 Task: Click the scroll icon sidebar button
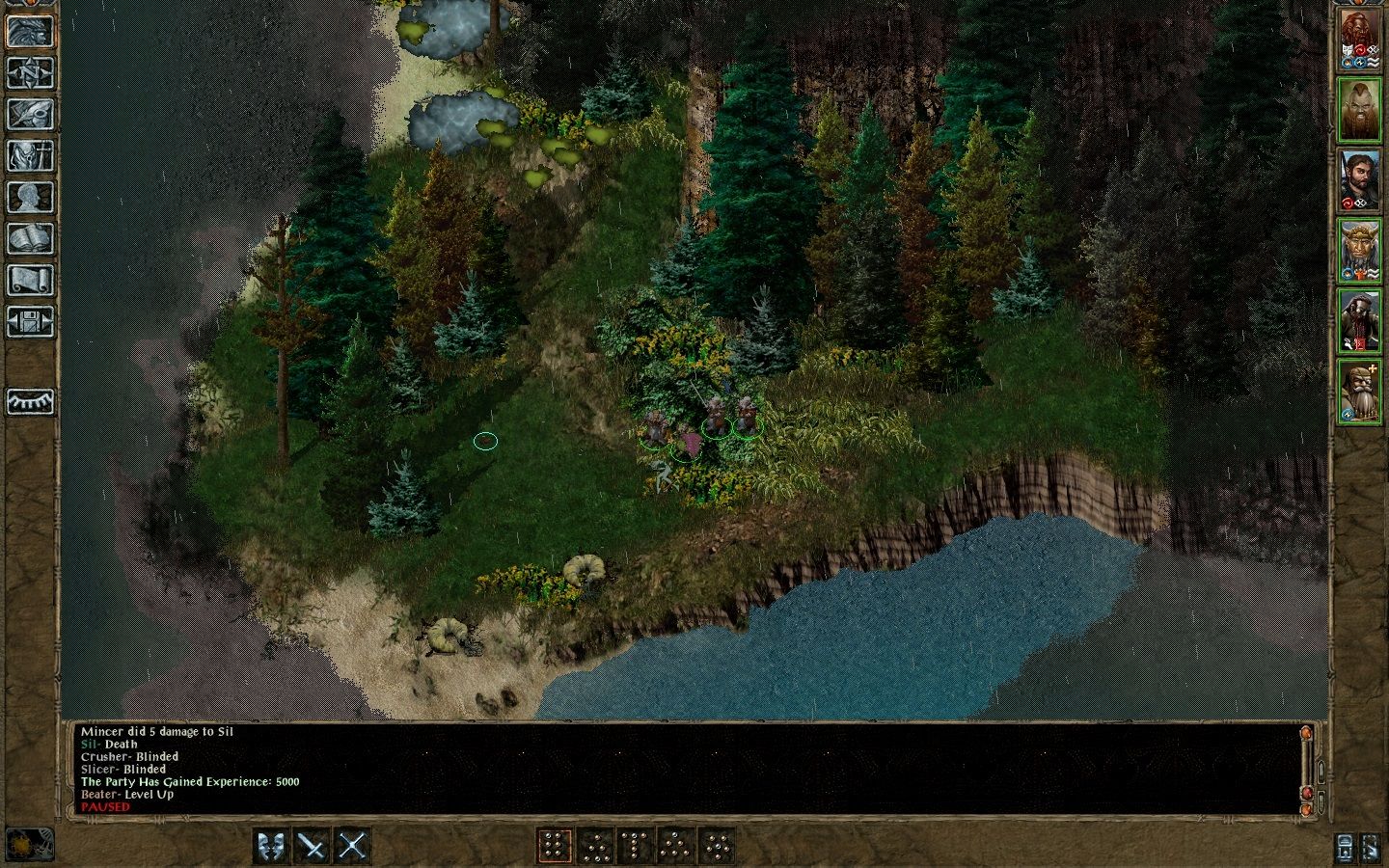pos(30,280)
